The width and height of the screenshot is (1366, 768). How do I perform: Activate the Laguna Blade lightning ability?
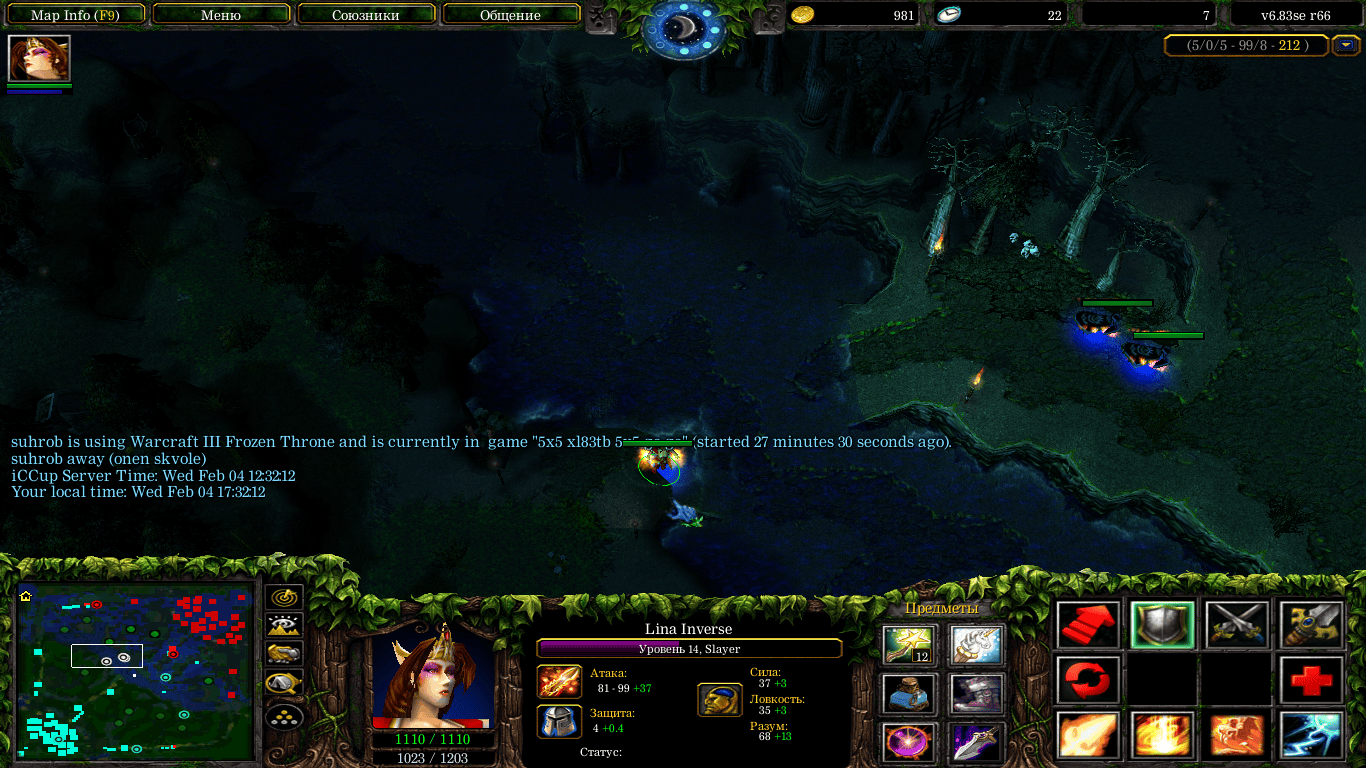pos(1310,735)
